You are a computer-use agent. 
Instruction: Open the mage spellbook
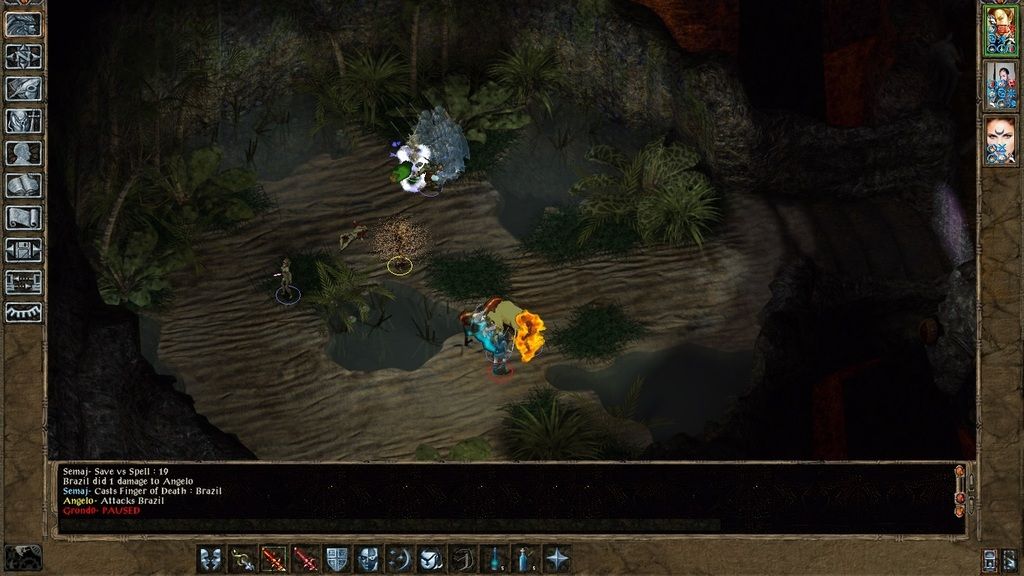tap(25, 186)
